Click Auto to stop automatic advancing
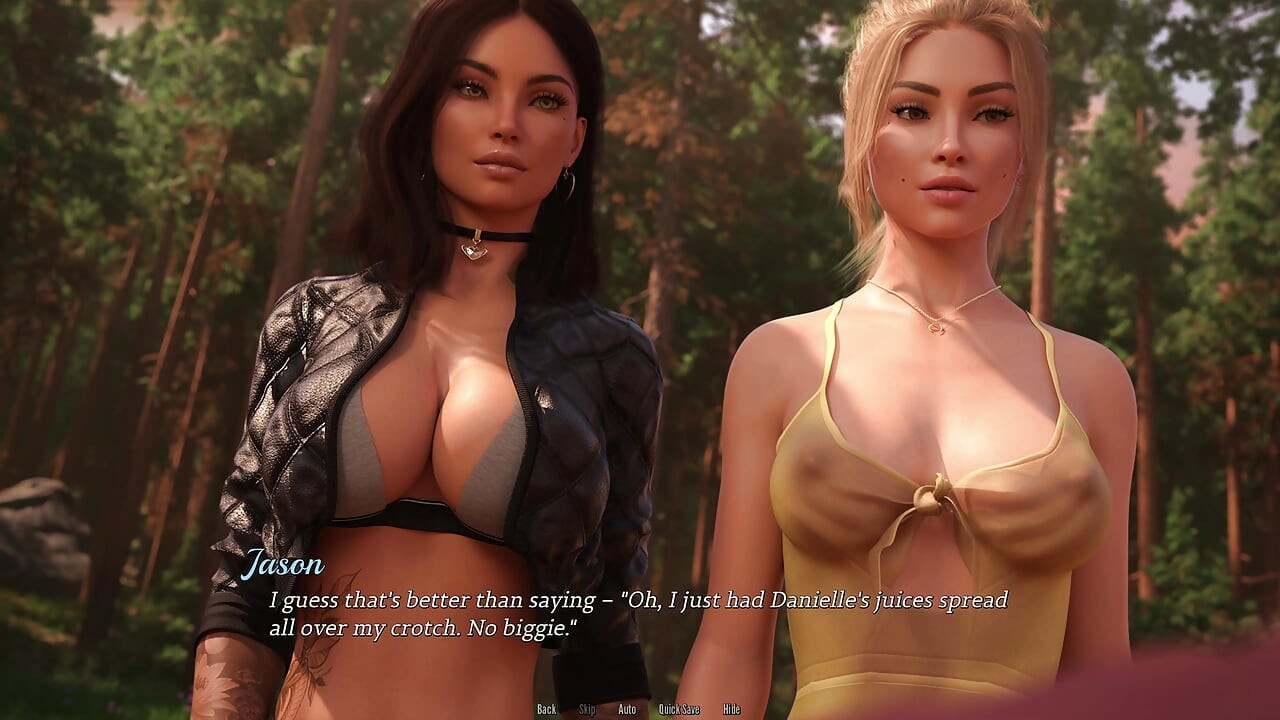This screenshot has height=720, width=1280. pos(627,709)
